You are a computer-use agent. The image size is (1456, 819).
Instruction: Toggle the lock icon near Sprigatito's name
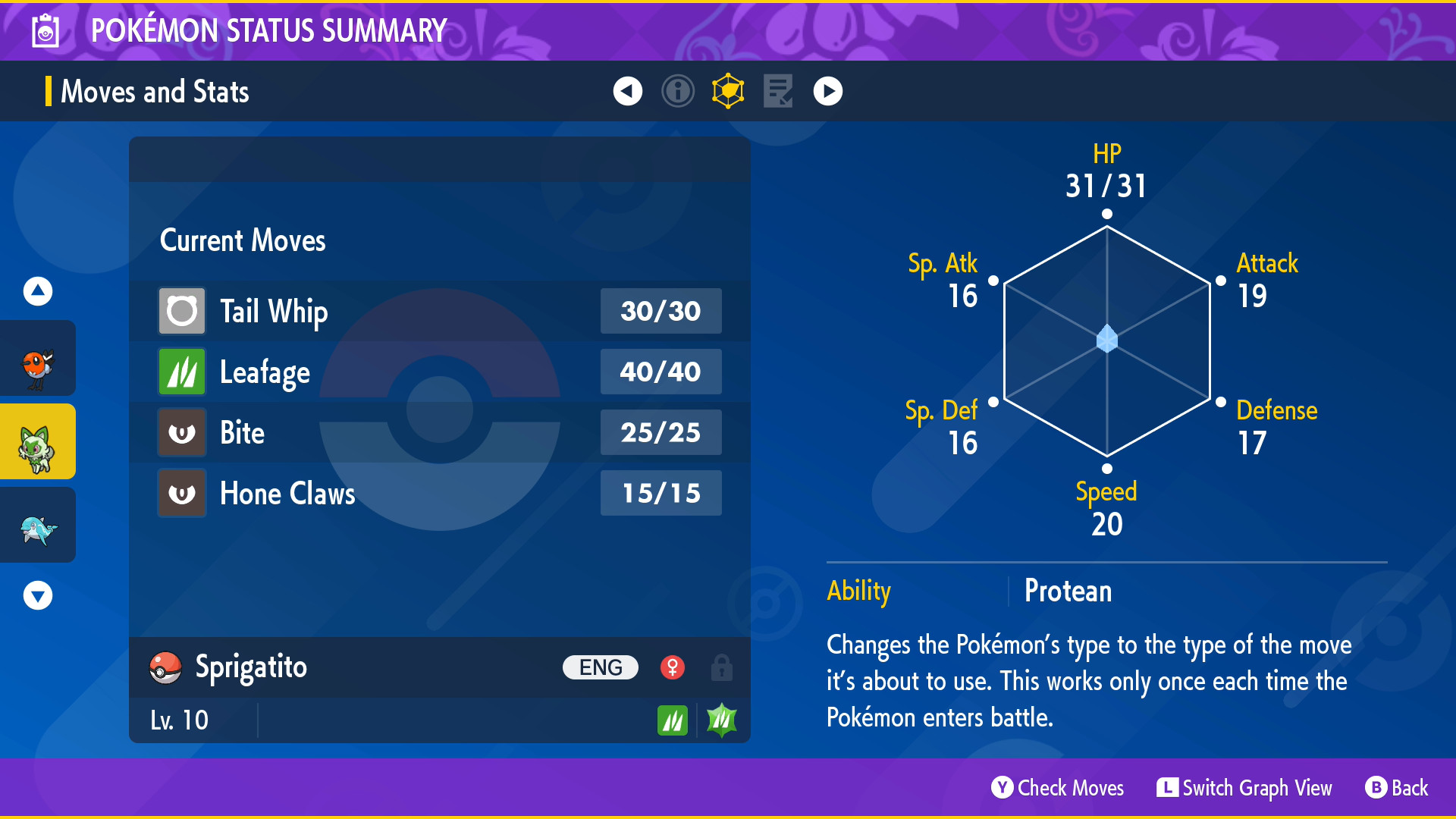coord(721,668)
